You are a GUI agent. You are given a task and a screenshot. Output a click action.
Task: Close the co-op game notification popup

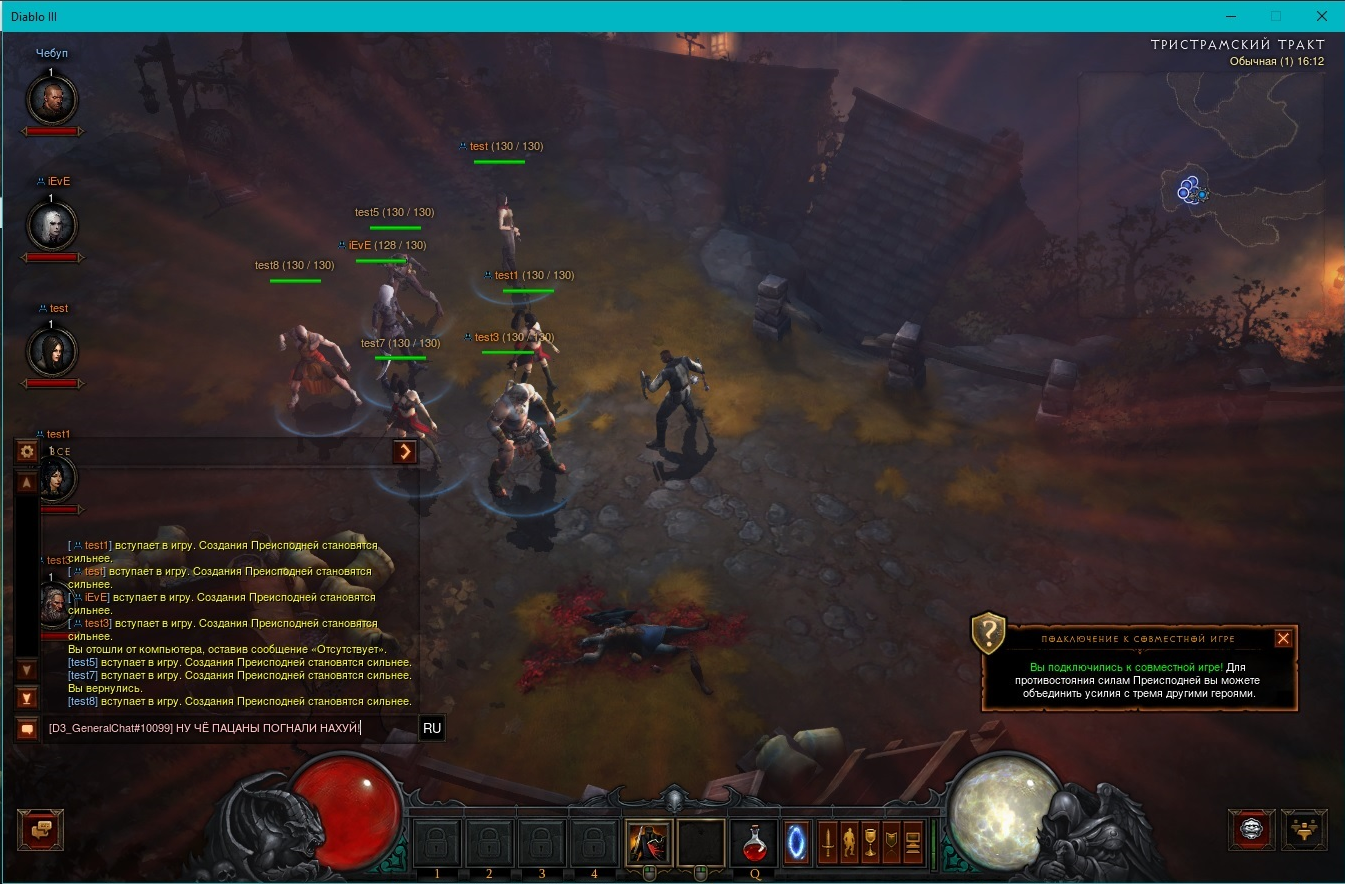pyautogui.click(x=1284, y=638)
